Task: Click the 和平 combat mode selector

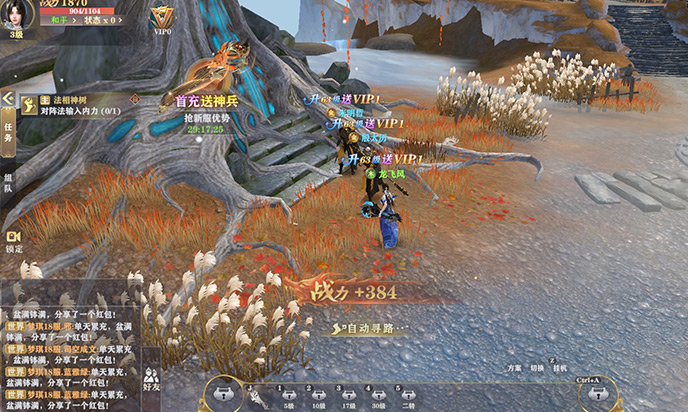Action: click(59, 19)
